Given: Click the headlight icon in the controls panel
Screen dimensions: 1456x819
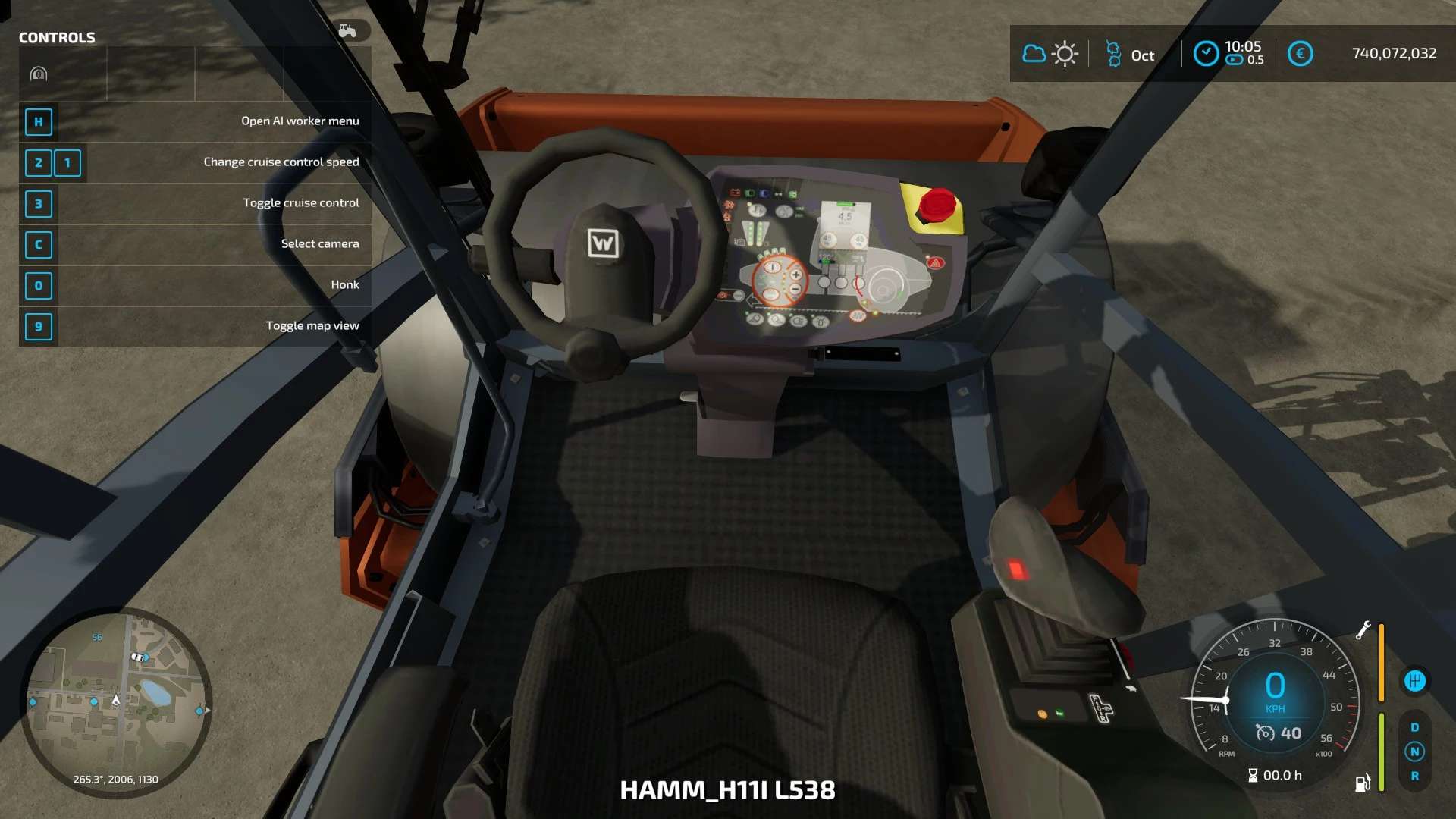Looking at the screenshot, I should click(x=39, y=74).
